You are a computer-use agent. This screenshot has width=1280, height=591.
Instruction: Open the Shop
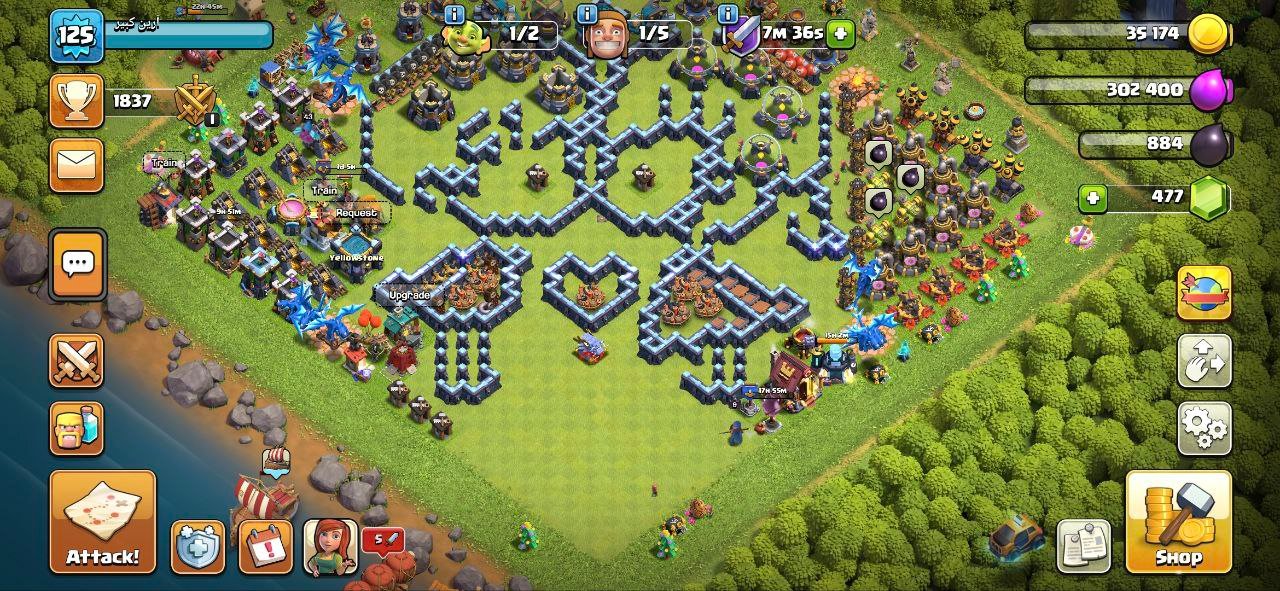[1178, 521]
